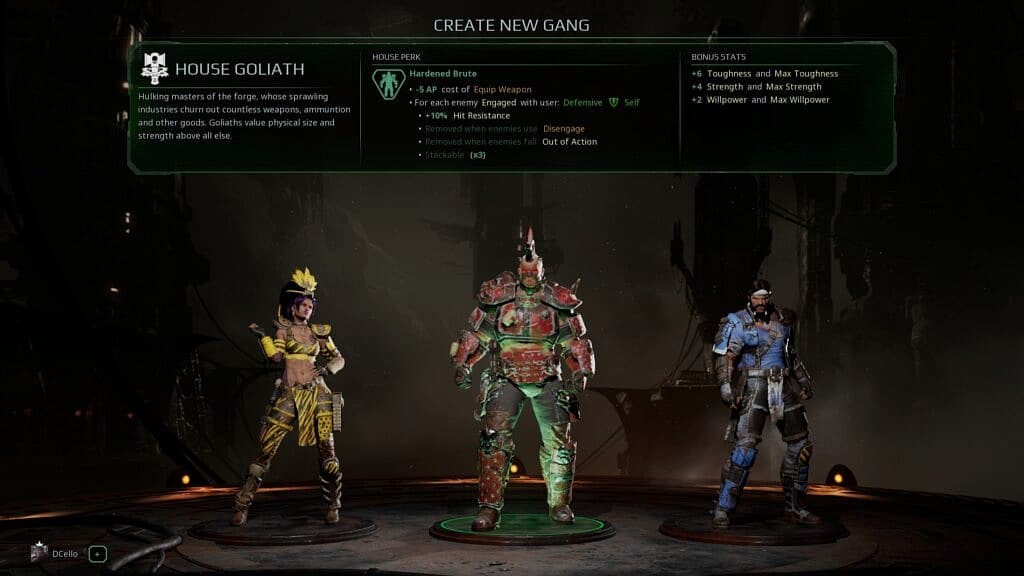The height and width of the screenshot is (576, 1024).
Task: Select the red-armored House Goliath ganger
Action: (521, 380)
